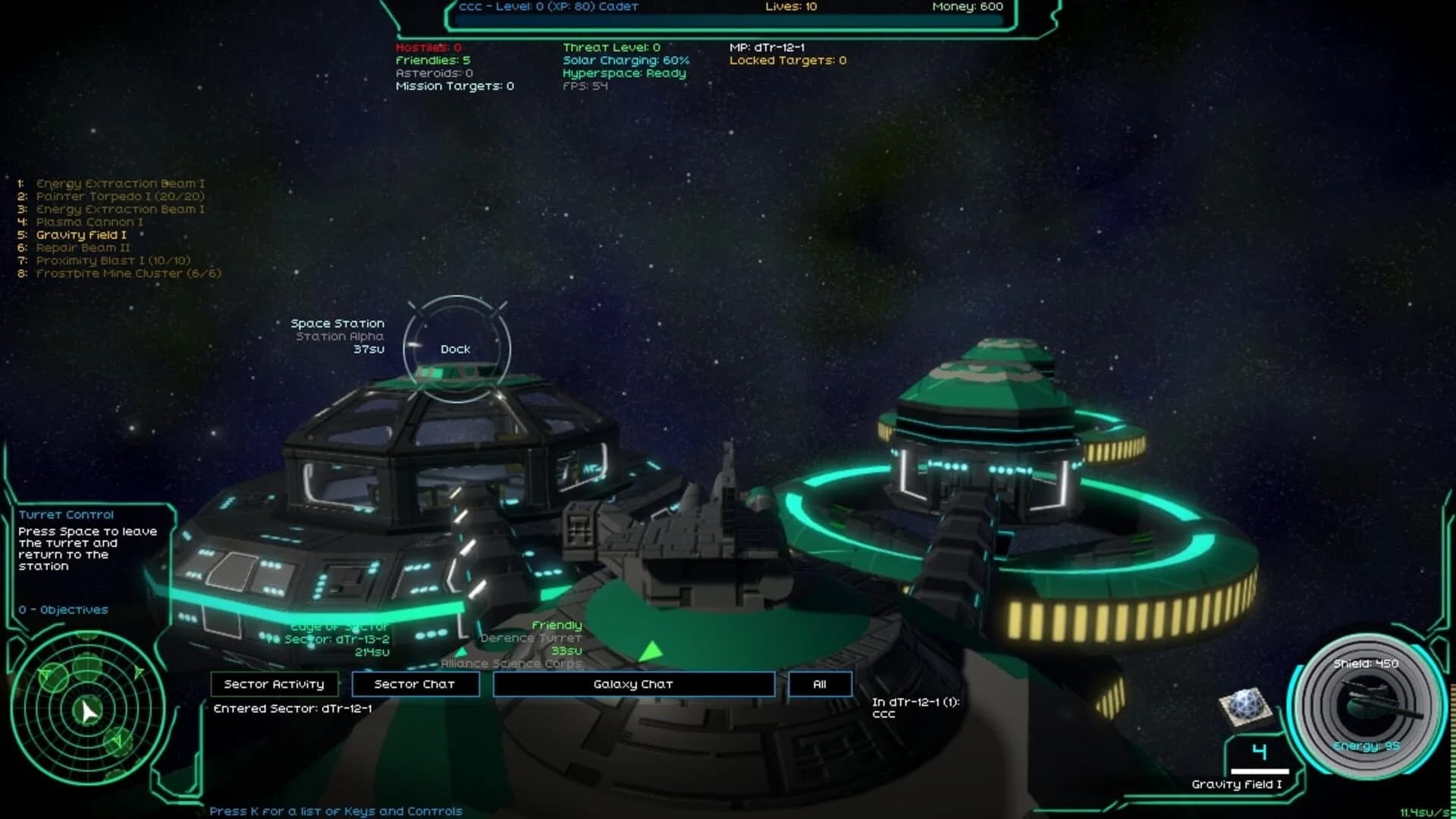The width and height of the screenshot is (1456, 819).
Task: Toggle the active Gravity Field I in slot 5
Action: (x=80, y=234)
